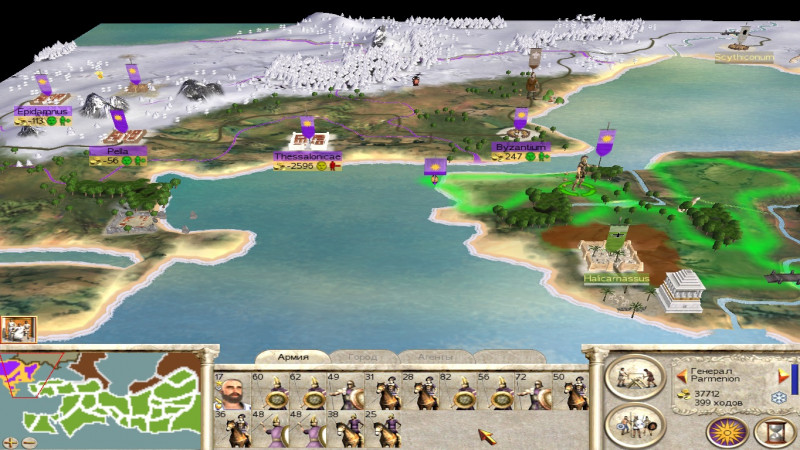Switch to the Армия tab
Screen dimensions: 800x450
(293, 357)
